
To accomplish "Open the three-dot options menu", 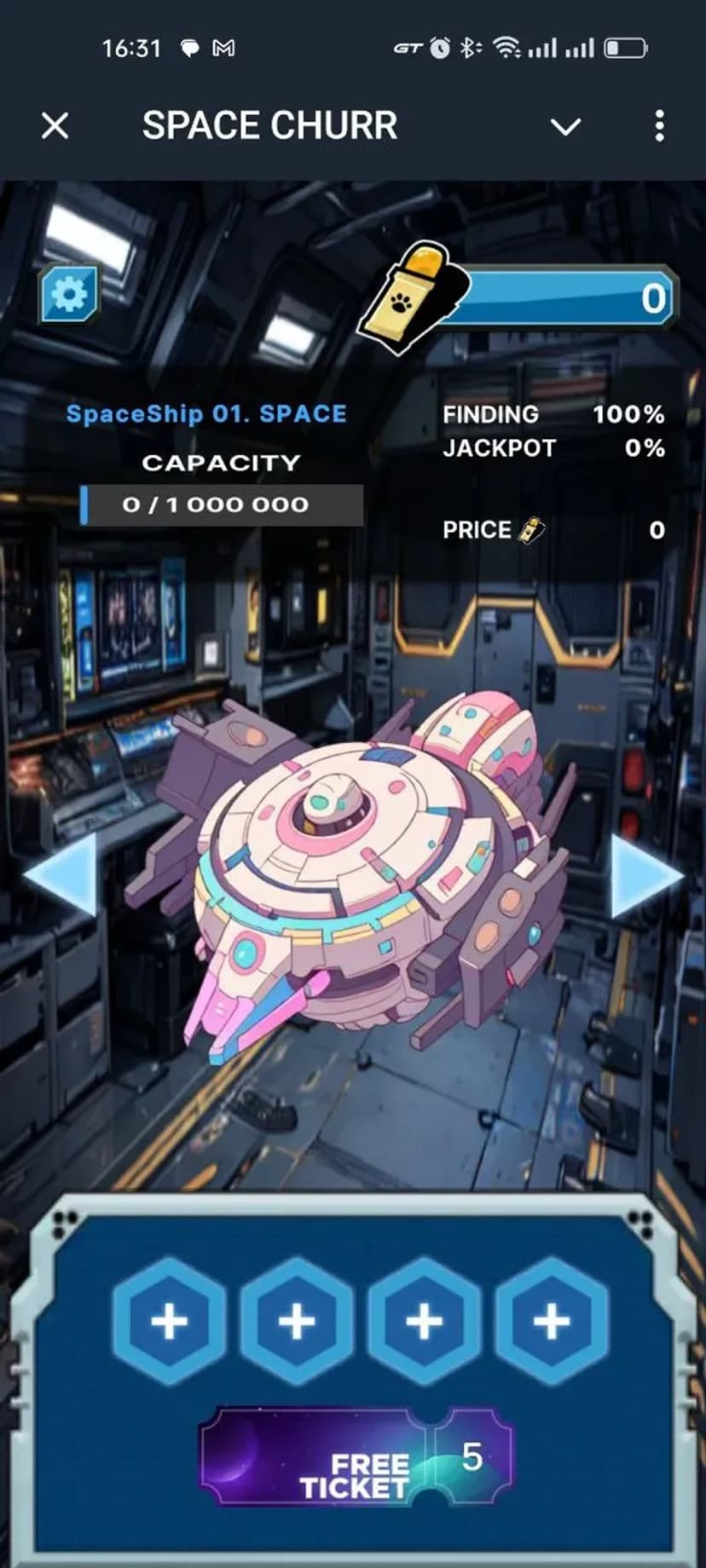I will coord(659,126).
